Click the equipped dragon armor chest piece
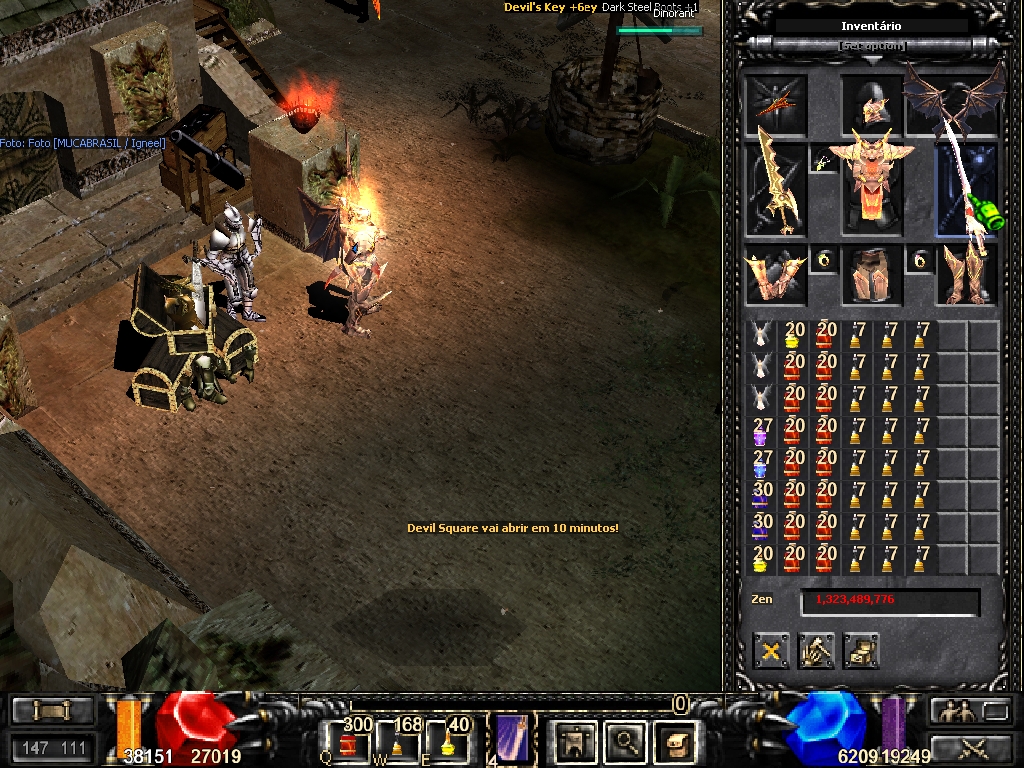Screen dimensions: 1024x768 point(872,188)
